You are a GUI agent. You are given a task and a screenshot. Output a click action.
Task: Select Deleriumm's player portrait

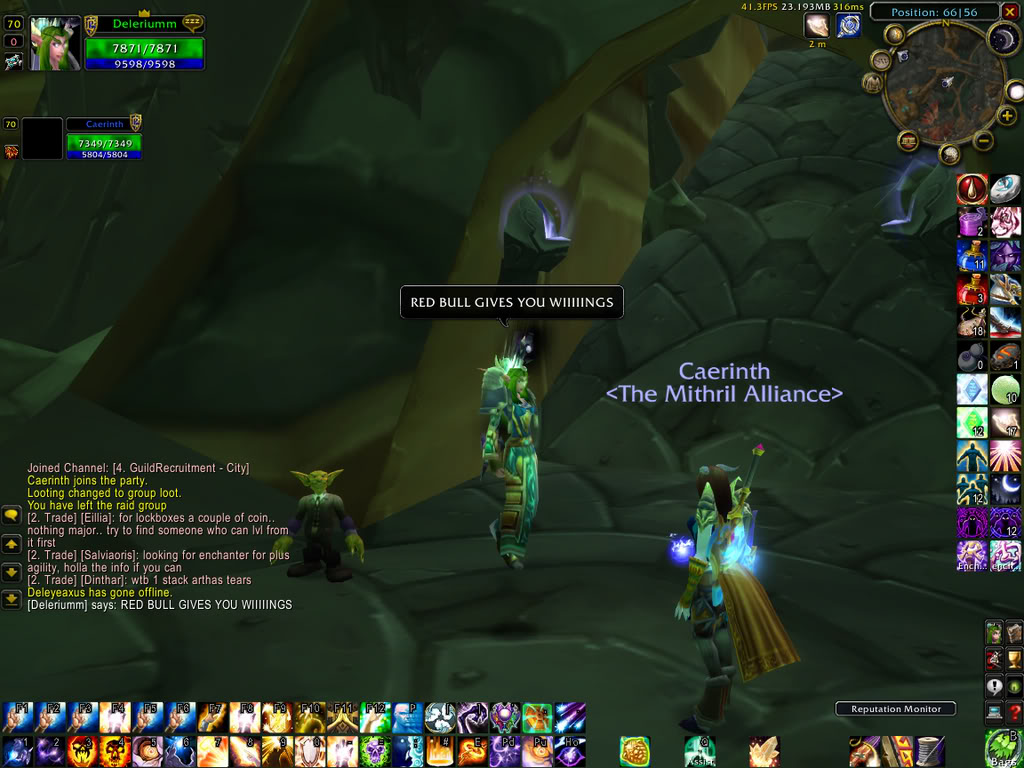55,43
